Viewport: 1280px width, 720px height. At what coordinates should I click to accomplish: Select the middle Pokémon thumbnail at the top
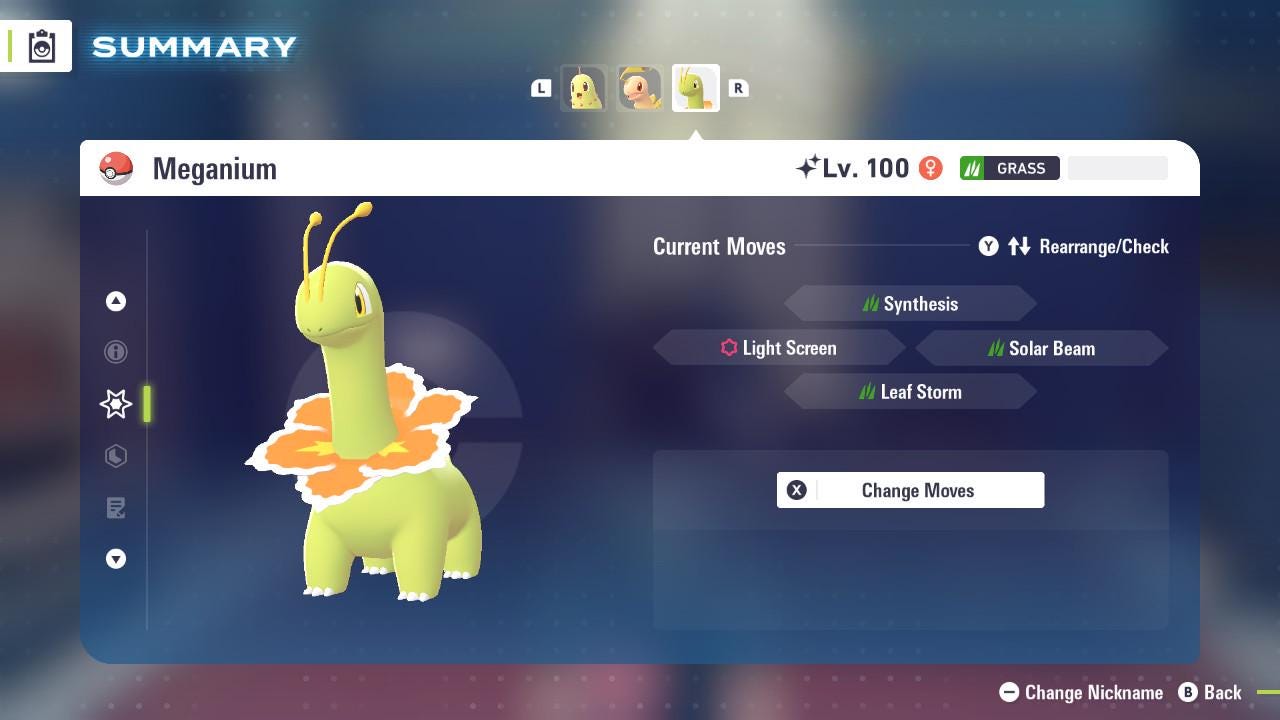640,88
